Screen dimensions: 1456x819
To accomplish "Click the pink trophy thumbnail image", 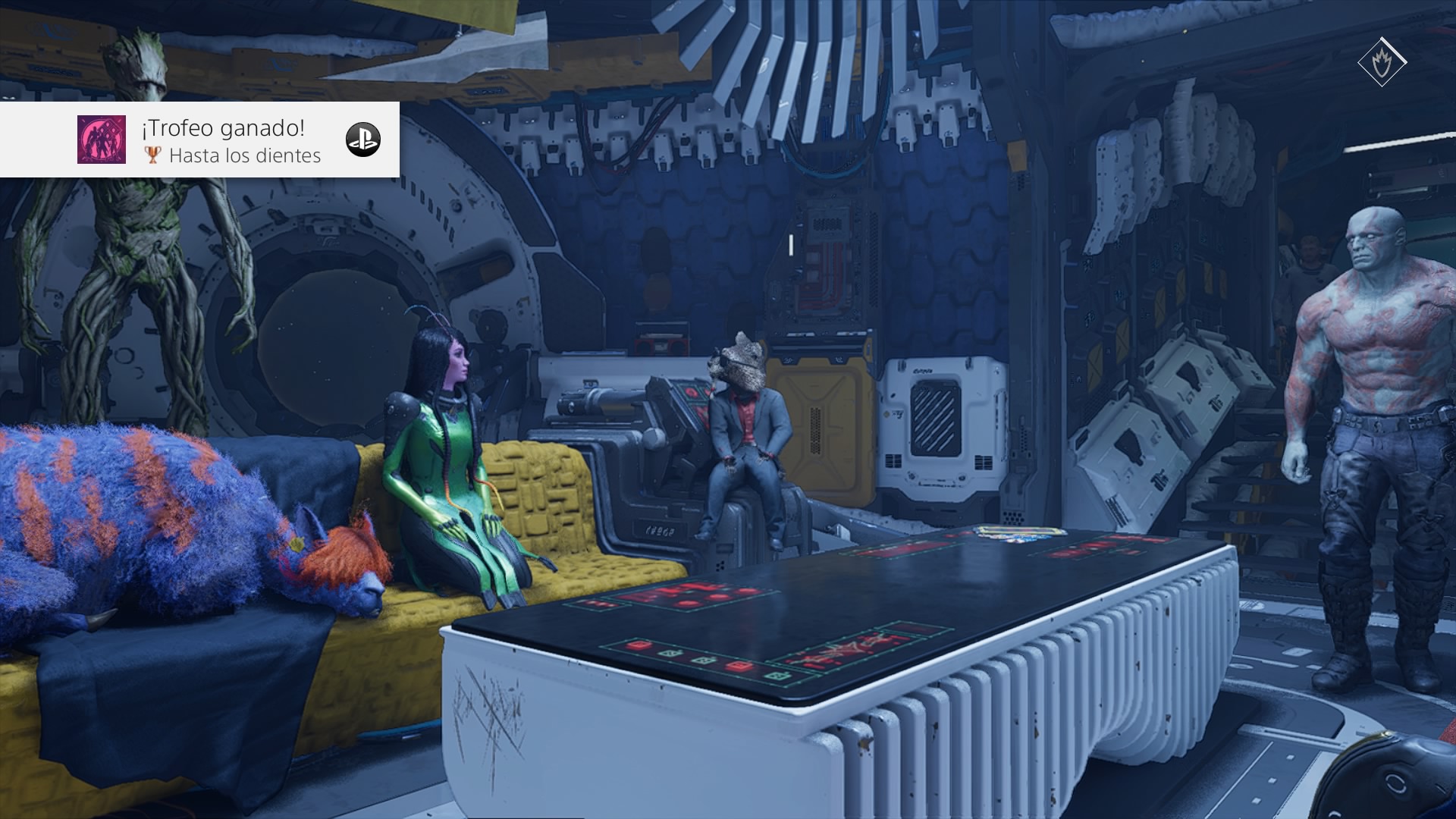I will coord(102,140).
